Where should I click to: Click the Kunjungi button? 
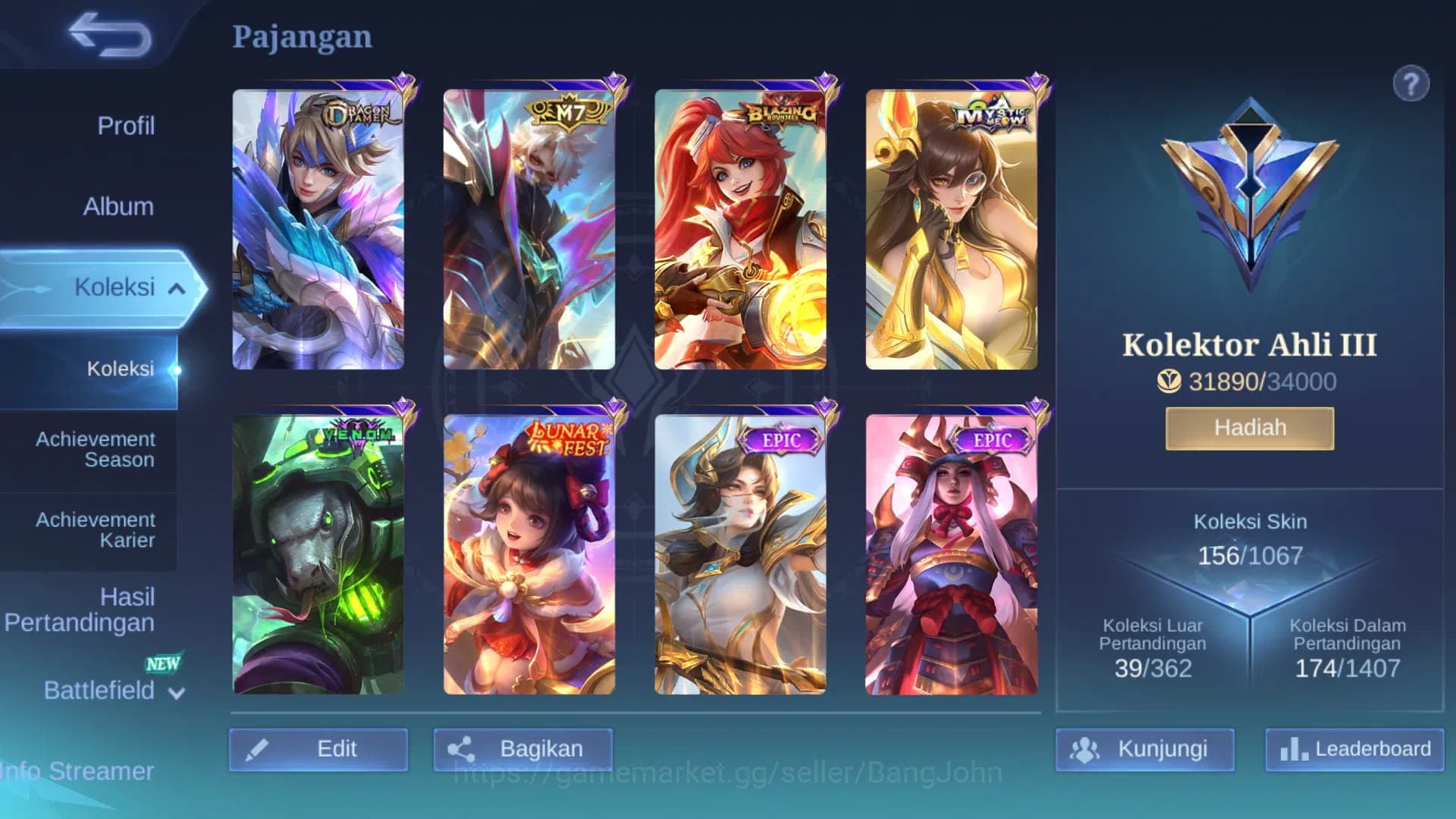(x=1147, y=748)
